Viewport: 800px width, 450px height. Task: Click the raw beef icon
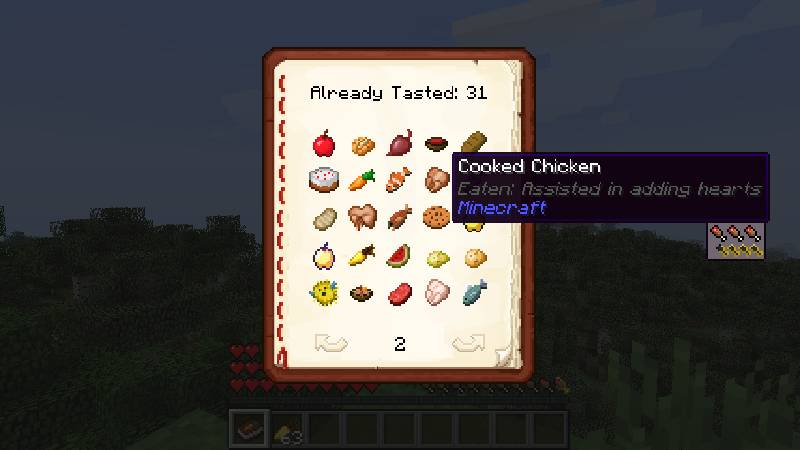point(398,292)
